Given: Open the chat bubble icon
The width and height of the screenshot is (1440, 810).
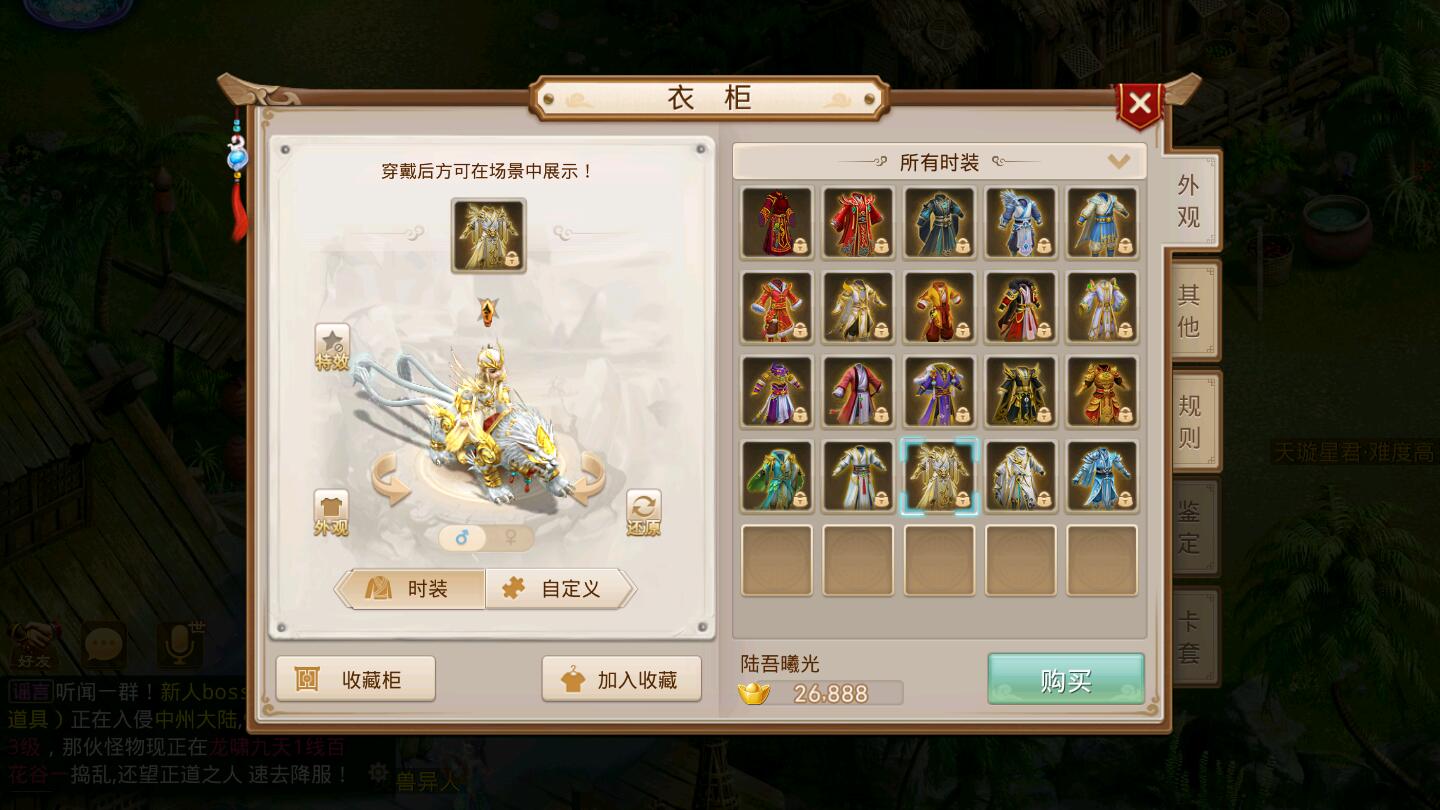Looking at the screenshot, I should point(103,645).
